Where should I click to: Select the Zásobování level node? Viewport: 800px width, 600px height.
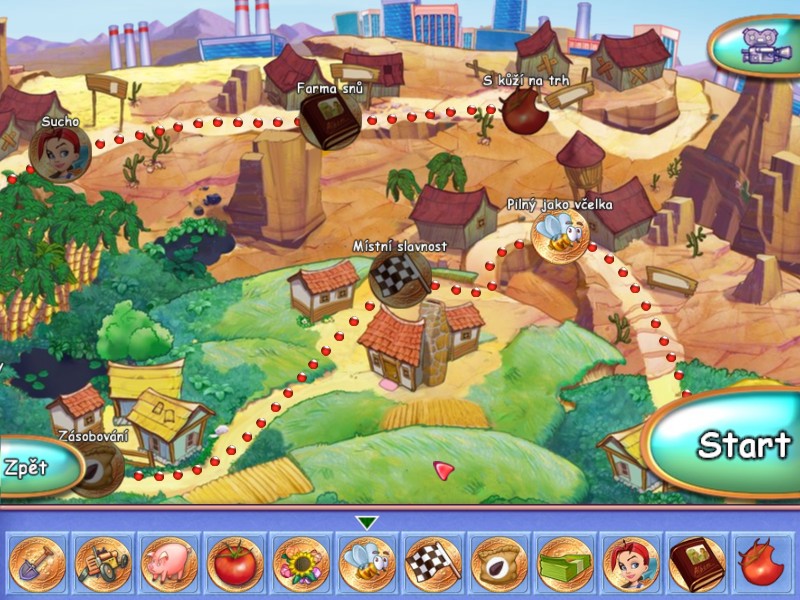tap(98, 467)
